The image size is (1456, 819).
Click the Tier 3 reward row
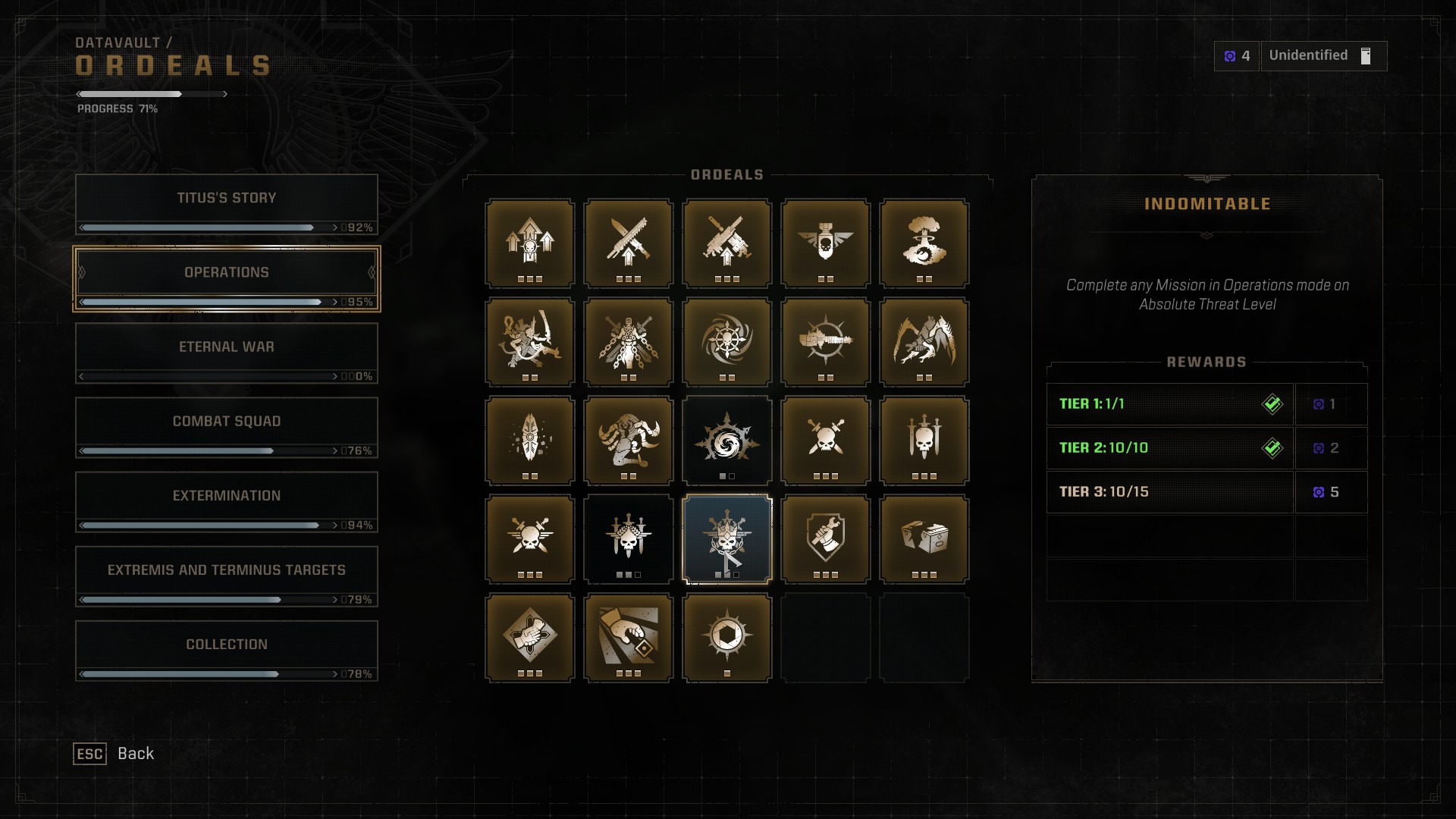(1169, 491)
